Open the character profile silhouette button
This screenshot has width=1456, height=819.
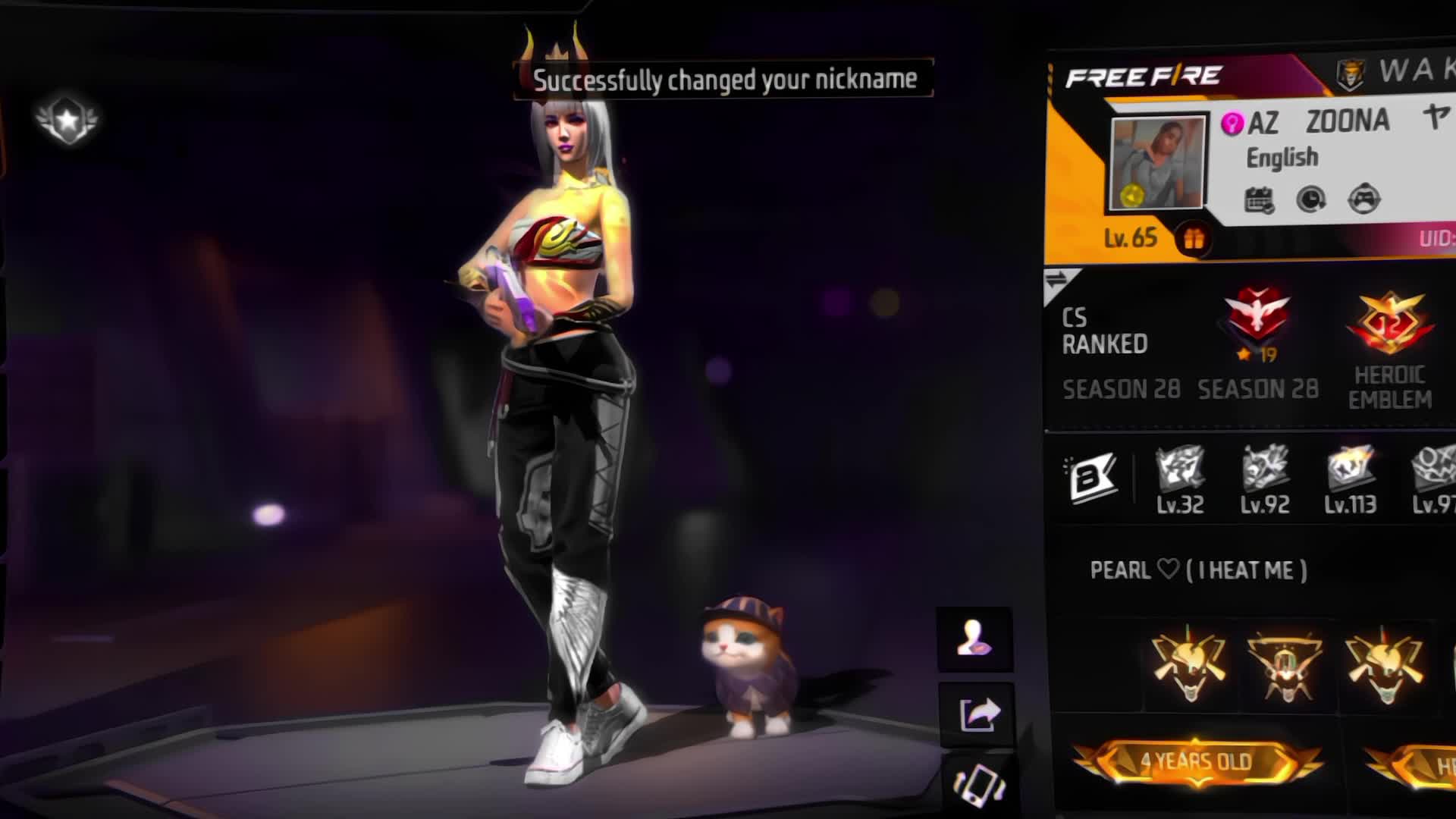pos(974,639)
